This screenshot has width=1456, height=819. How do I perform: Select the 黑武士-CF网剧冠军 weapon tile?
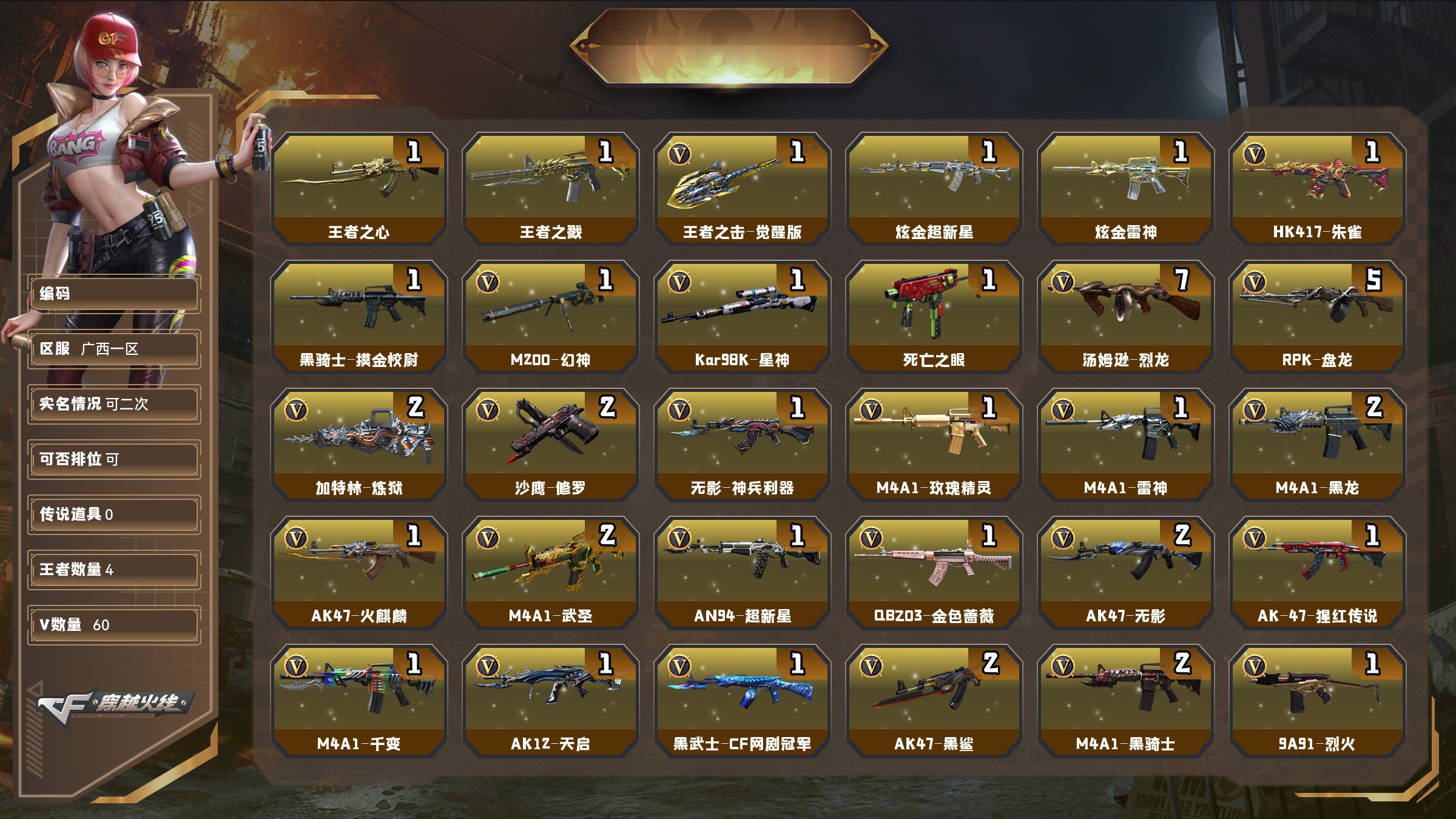[x=743, y=700]
